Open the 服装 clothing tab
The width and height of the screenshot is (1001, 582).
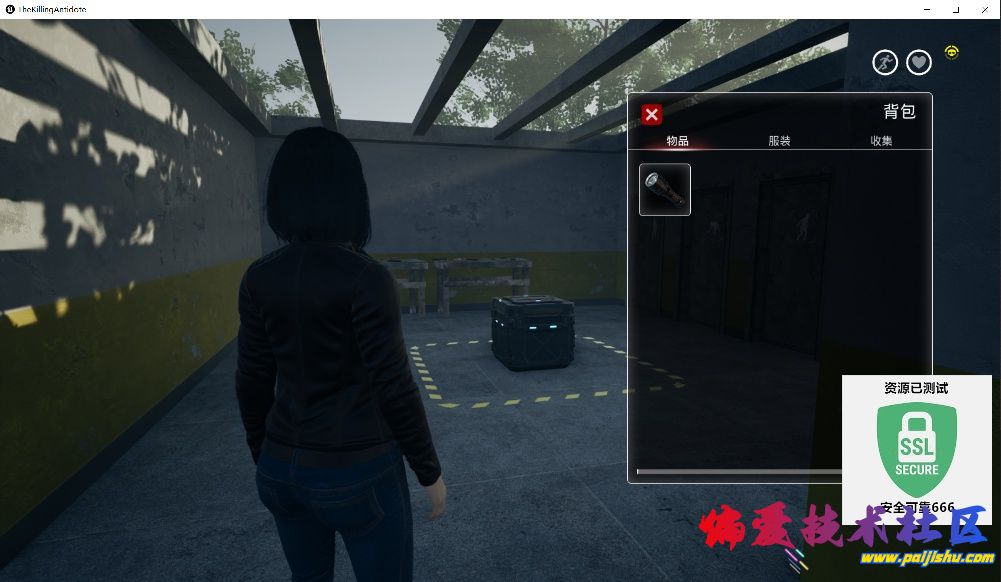pos(779,141)
